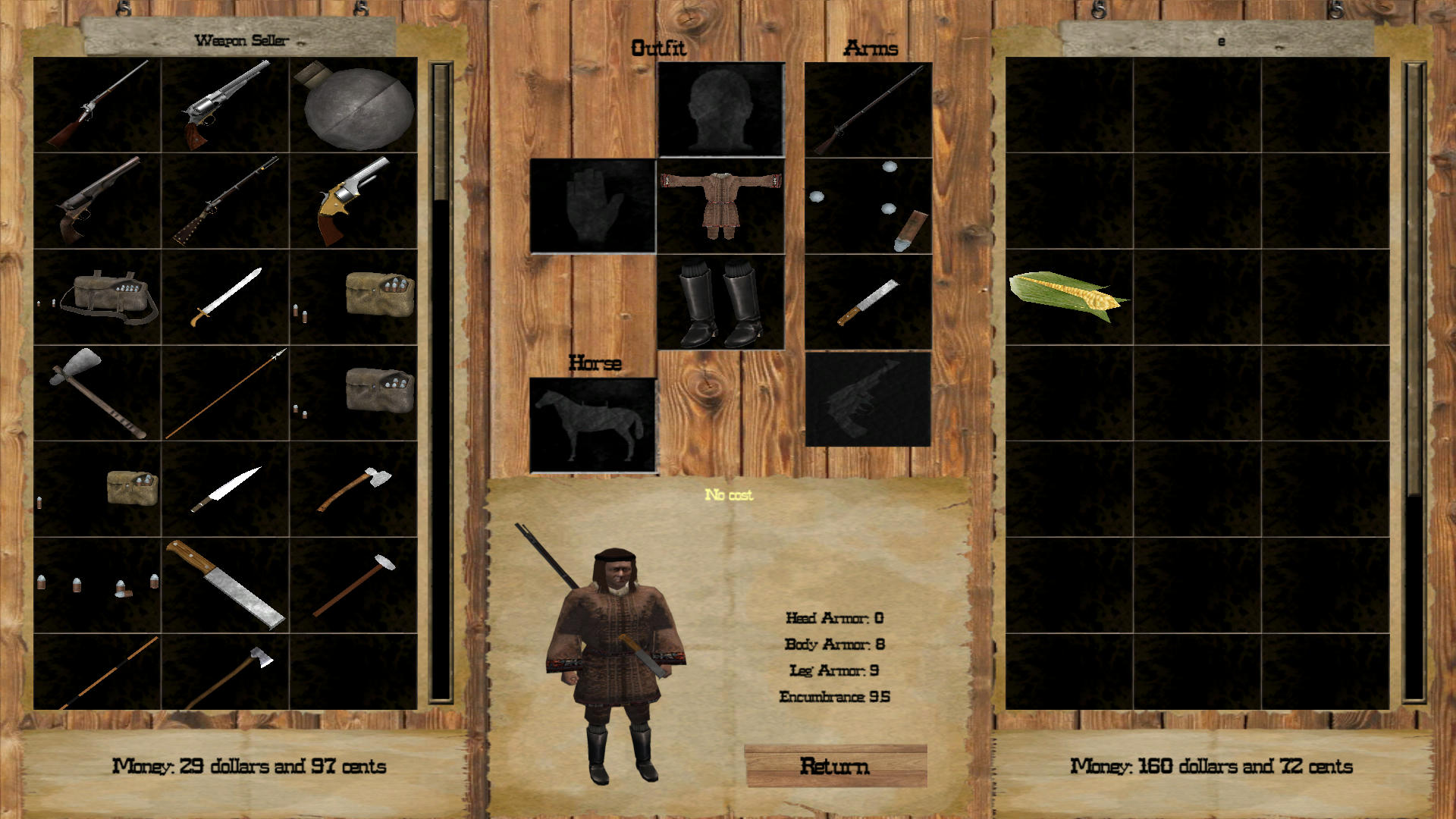This screenshot has height=819, width=1456.
Task: Select the stone tomahawk in the shop
Action: tap(97, 393)
